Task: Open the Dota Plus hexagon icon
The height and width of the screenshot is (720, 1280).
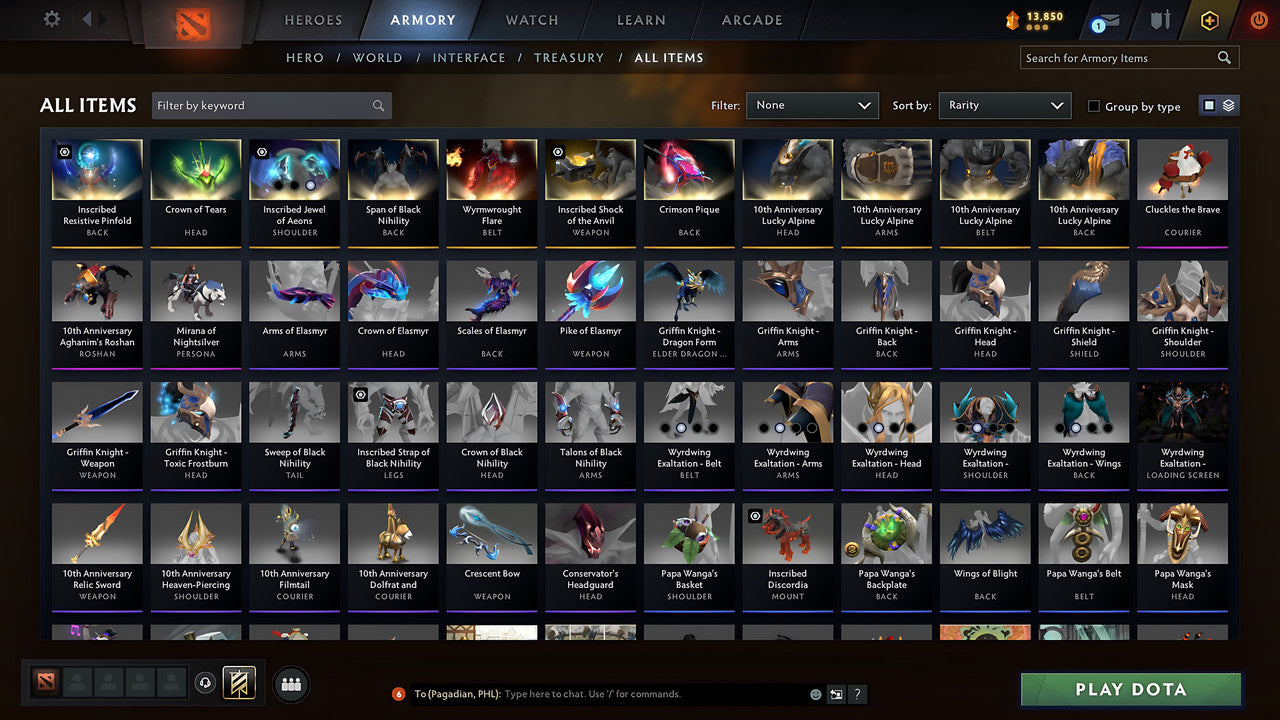Action: click(1208, 20)
